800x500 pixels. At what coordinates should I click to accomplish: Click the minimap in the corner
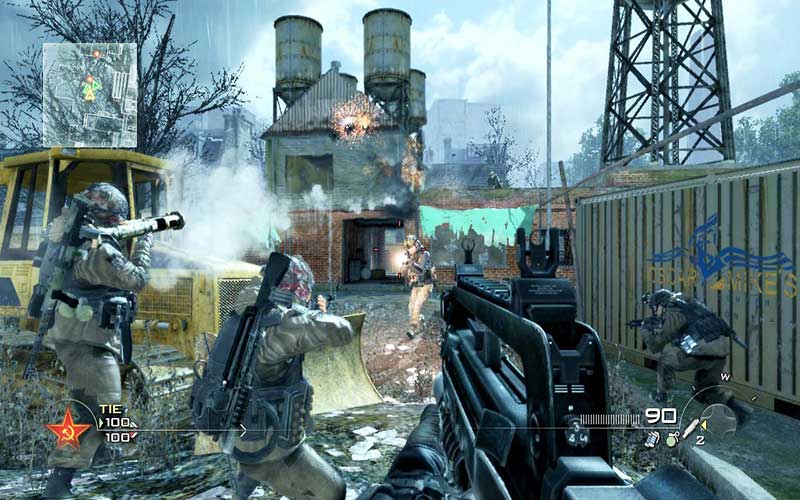pyautogui.click(x=89, y=94)
